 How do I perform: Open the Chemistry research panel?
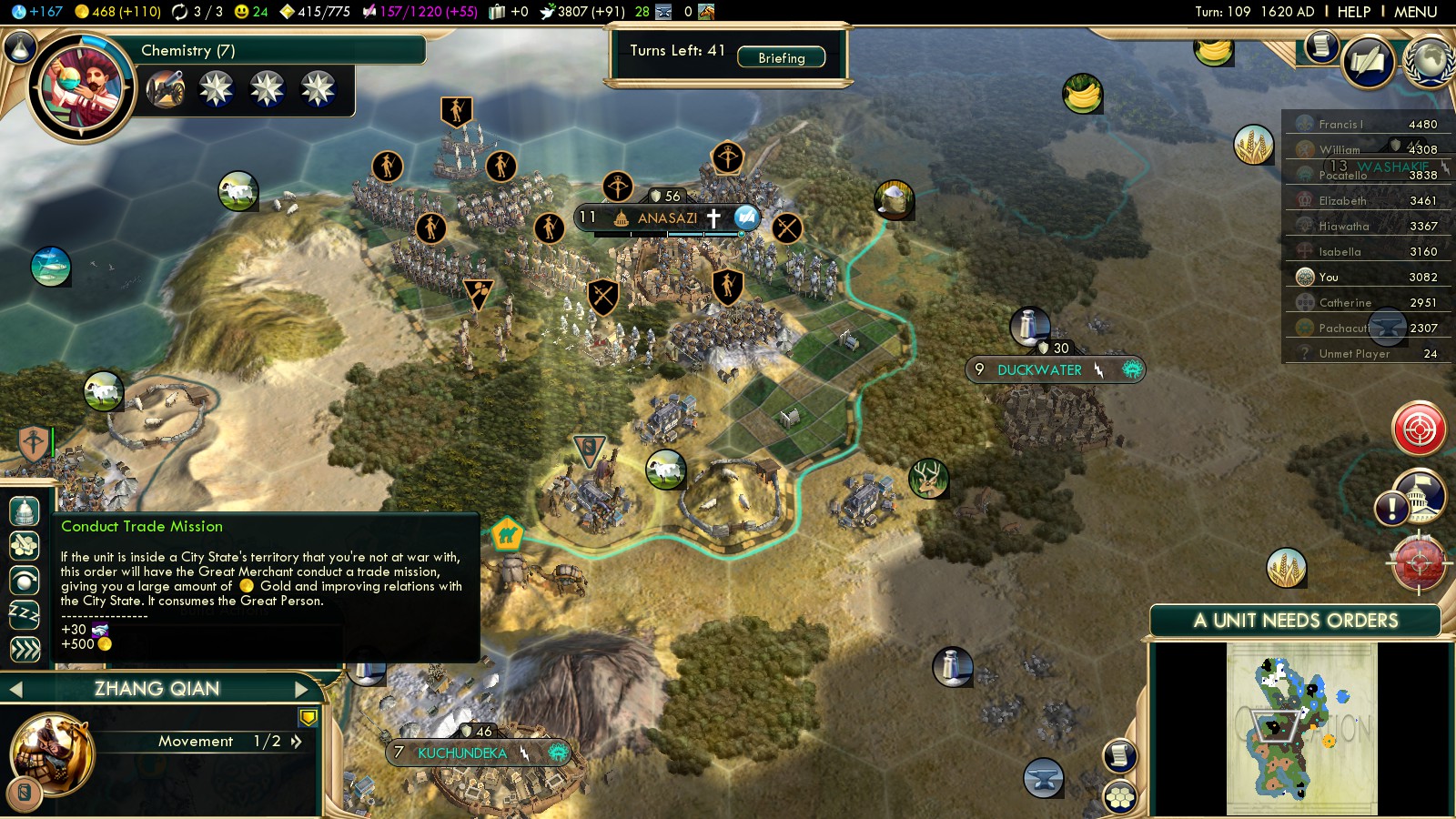click(187, 50)
